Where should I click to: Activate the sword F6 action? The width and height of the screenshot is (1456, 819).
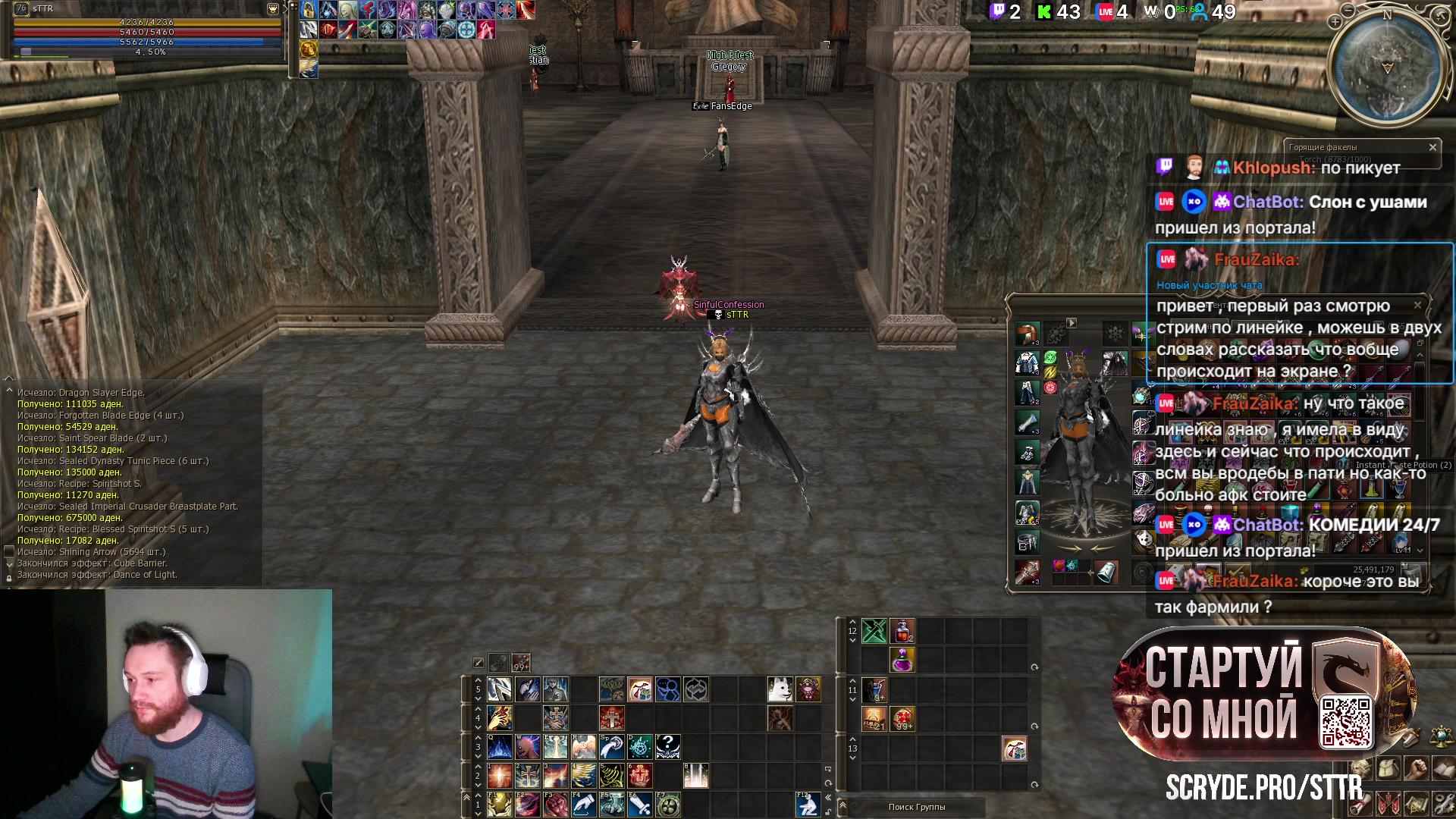pos(639,804)
